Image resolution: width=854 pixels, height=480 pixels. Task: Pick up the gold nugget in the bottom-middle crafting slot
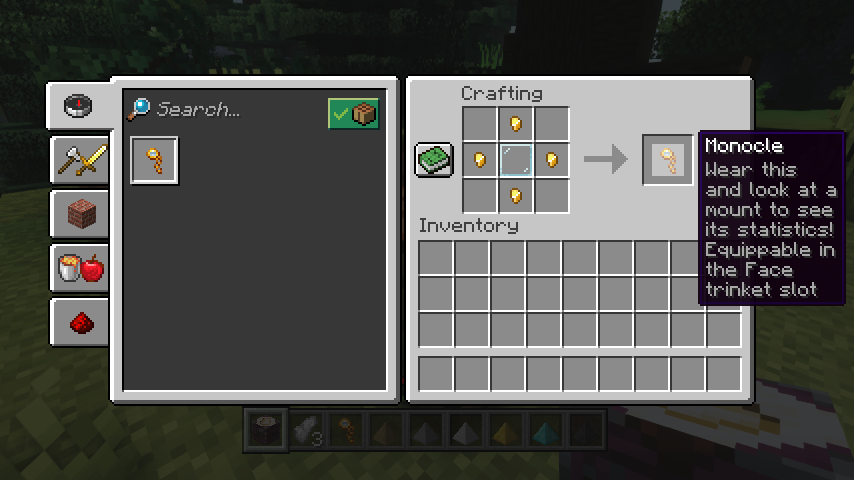(516, 195)
